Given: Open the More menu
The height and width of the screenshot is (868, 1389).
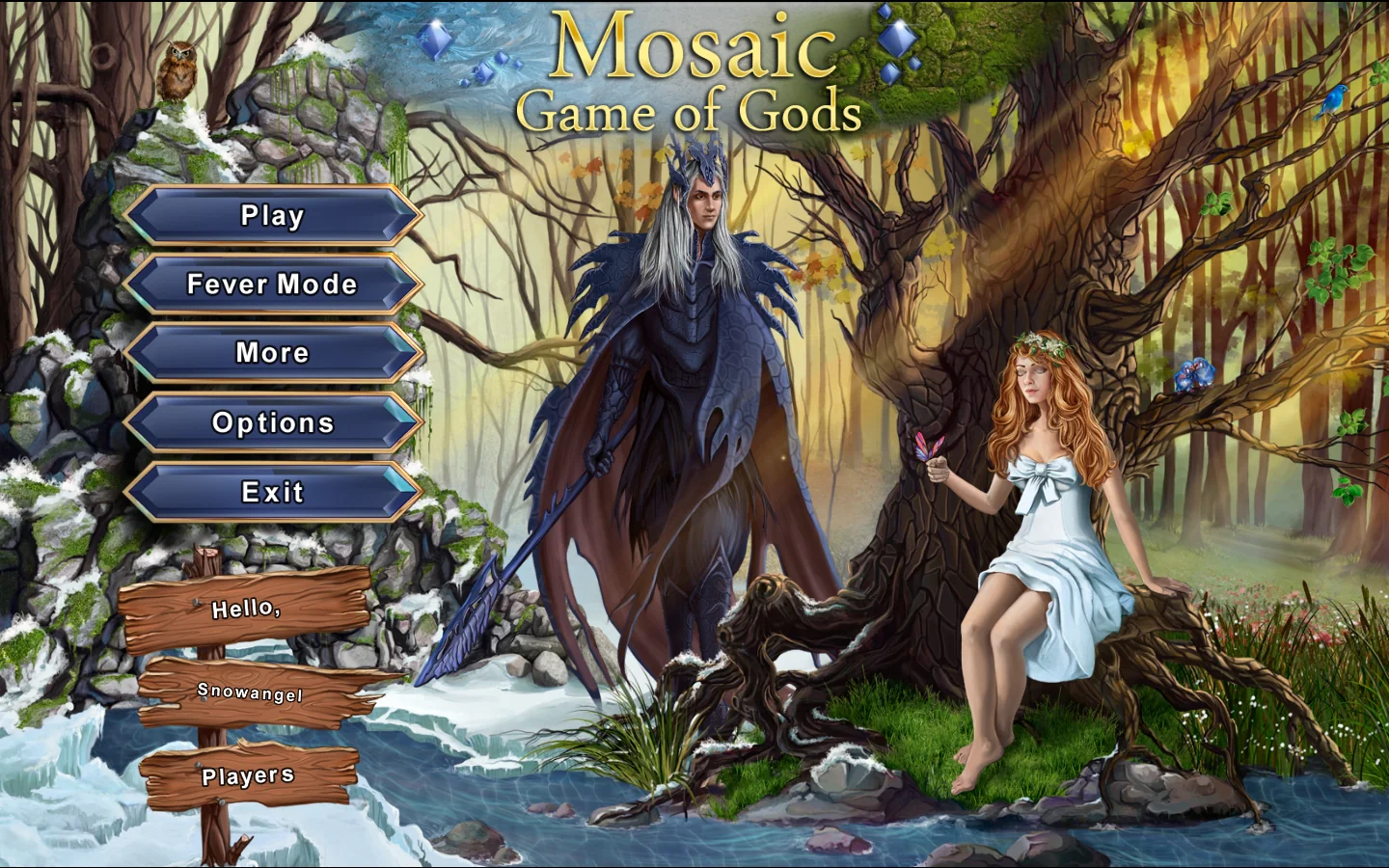Looking at the screenshot, I should click(272, 353).
